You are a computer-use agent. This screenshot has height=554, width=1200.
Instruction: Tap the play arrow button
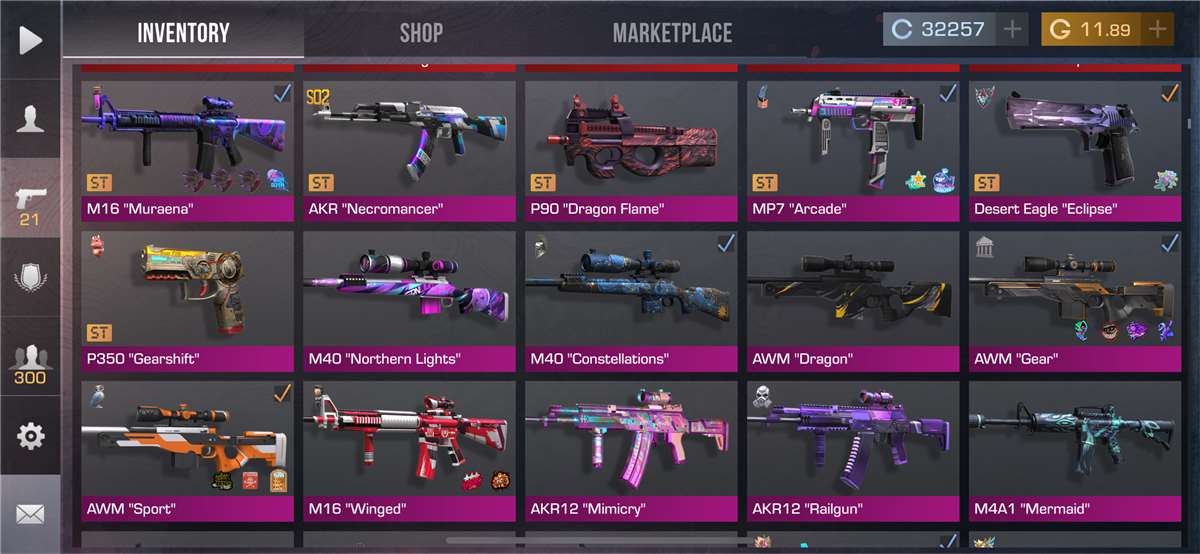(x=30, y=40)
